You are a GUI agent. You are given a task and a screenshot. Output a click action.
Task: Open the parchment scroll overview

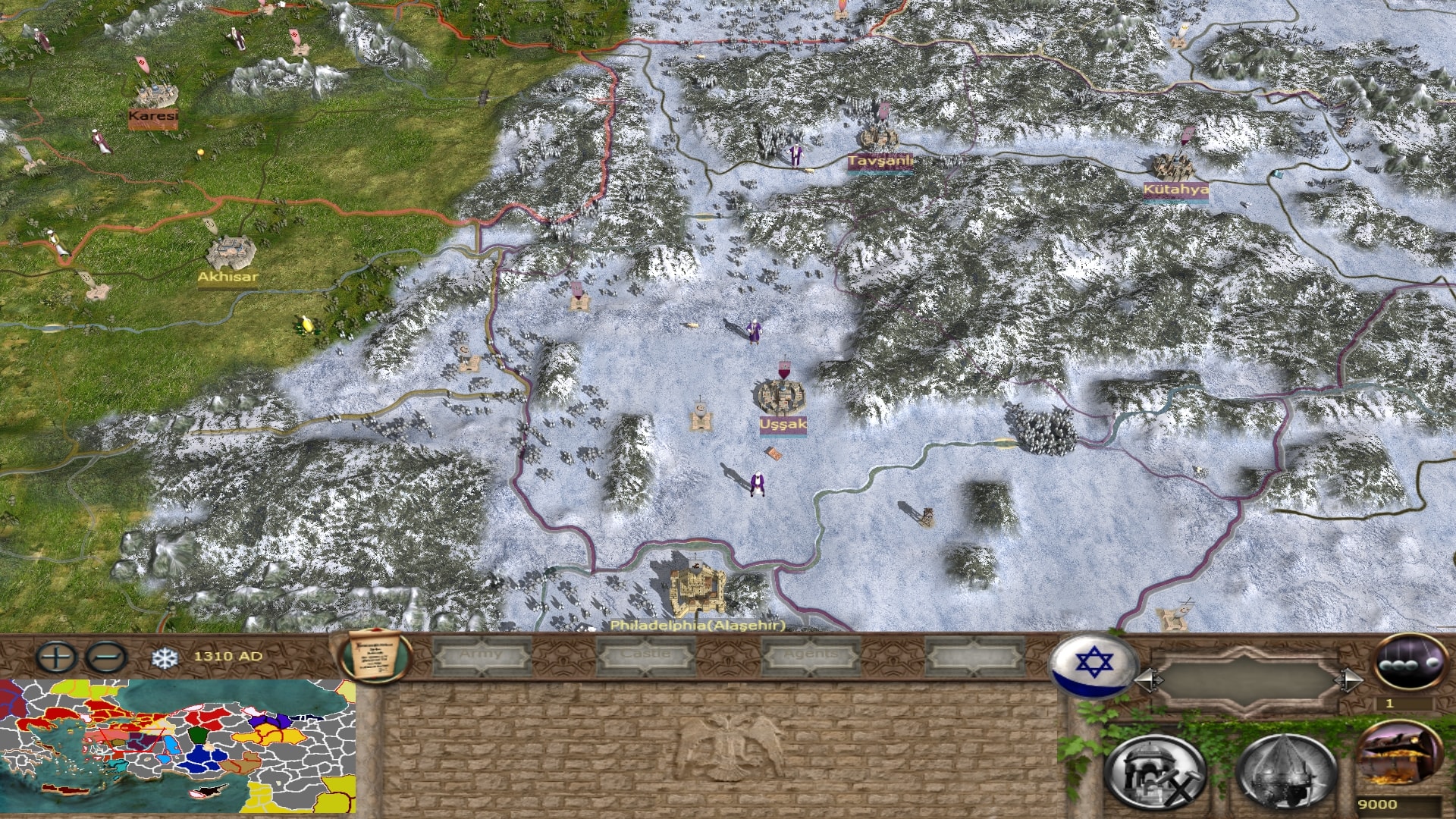pyautogui.click(x=375, y=656)
